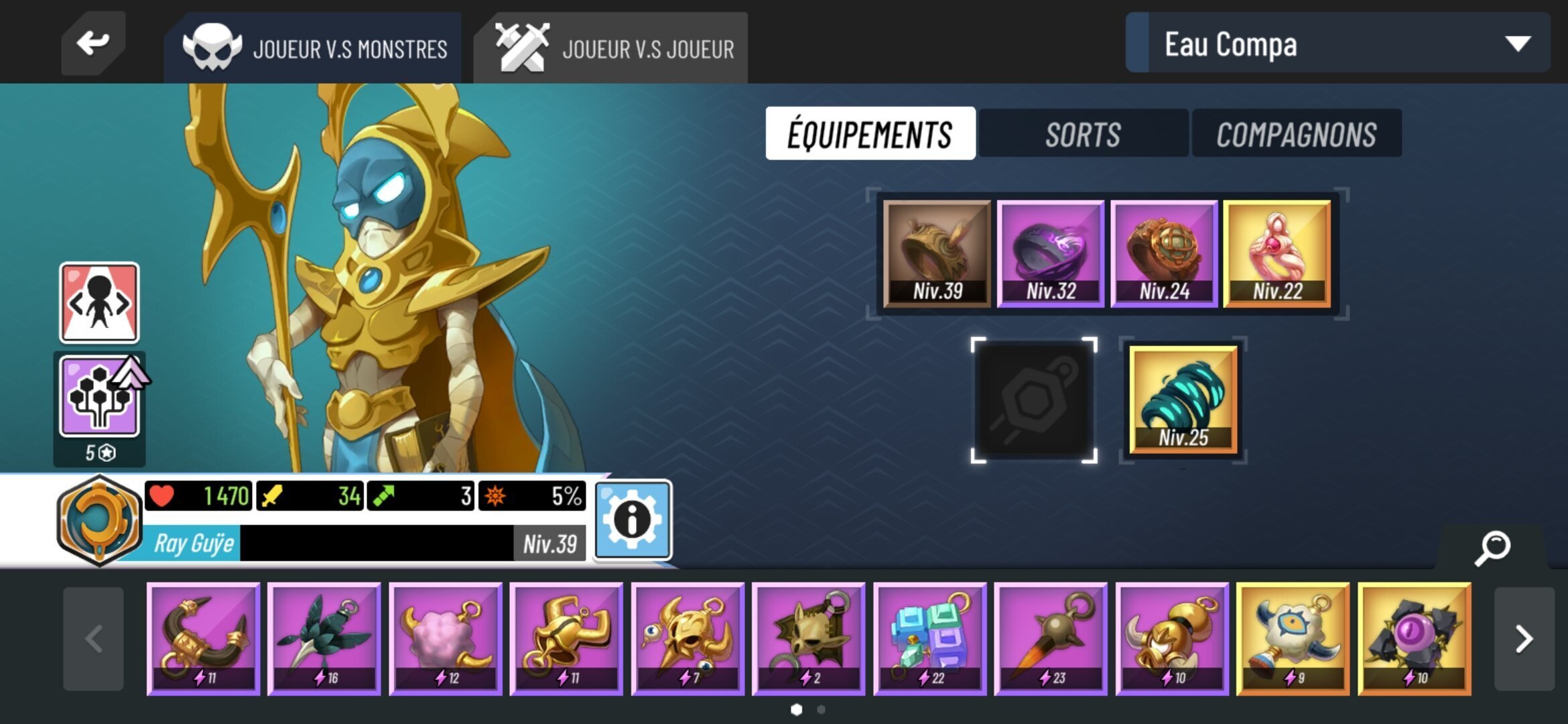Screen dimensions: 1568x724
Task: Select the Équipements tab
Action: 870,133
